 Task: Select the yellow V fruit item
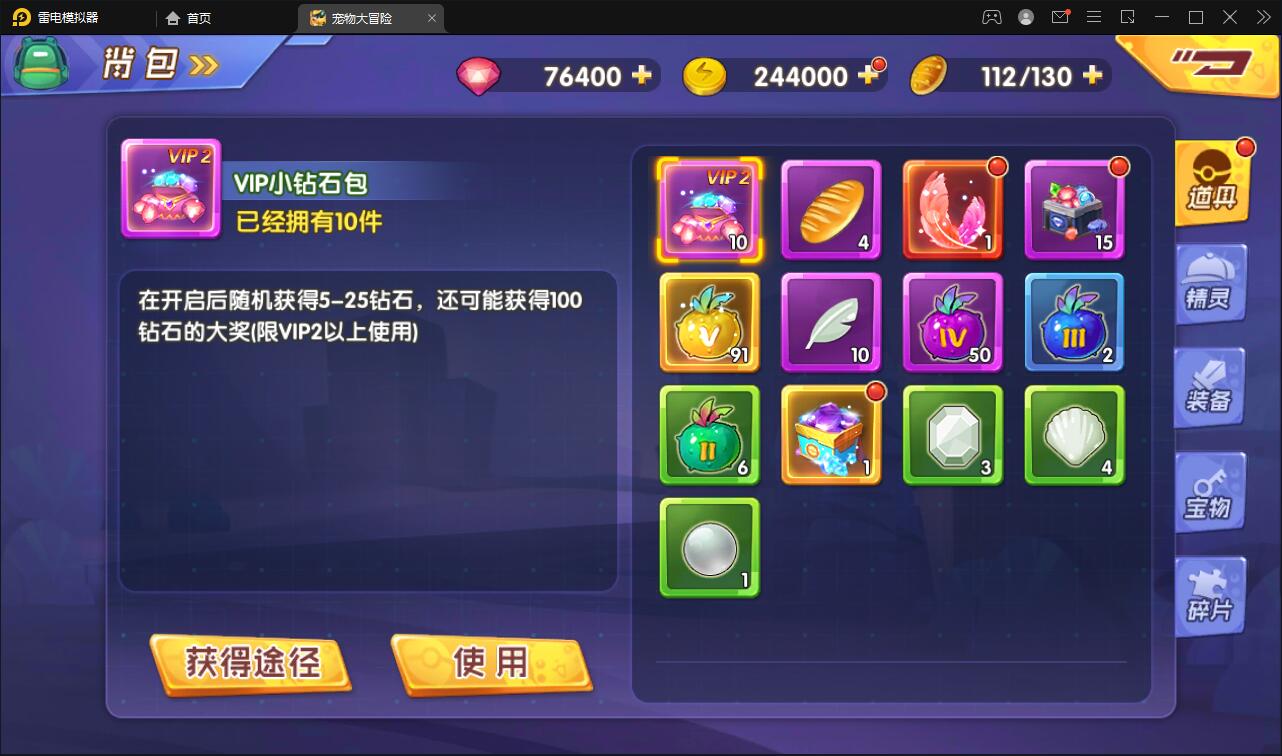click(x=709, y=322)
